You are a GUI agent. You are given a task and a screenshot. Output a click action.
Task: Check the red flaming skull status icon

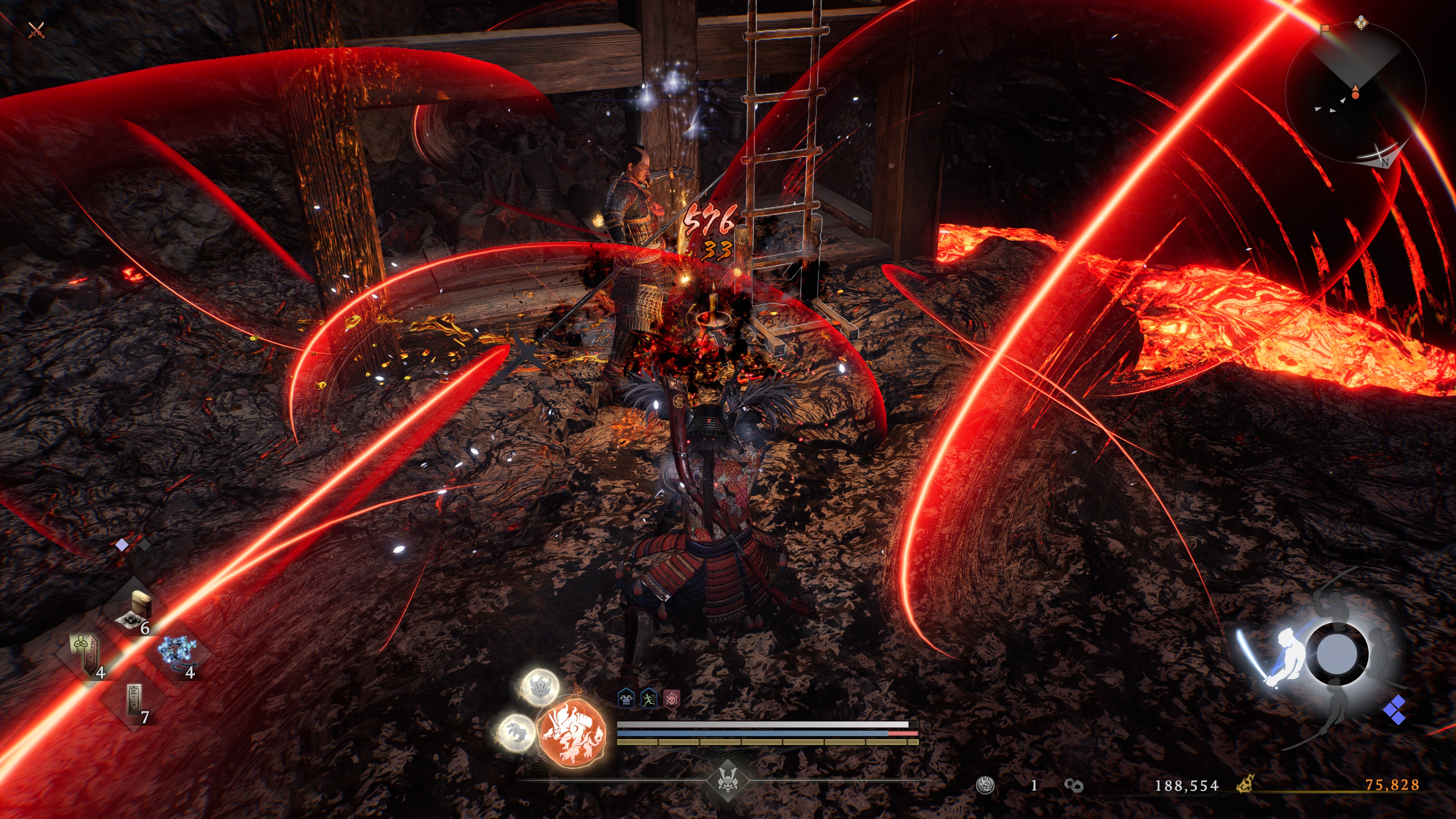pyautogui.click(x=672, y=699)
